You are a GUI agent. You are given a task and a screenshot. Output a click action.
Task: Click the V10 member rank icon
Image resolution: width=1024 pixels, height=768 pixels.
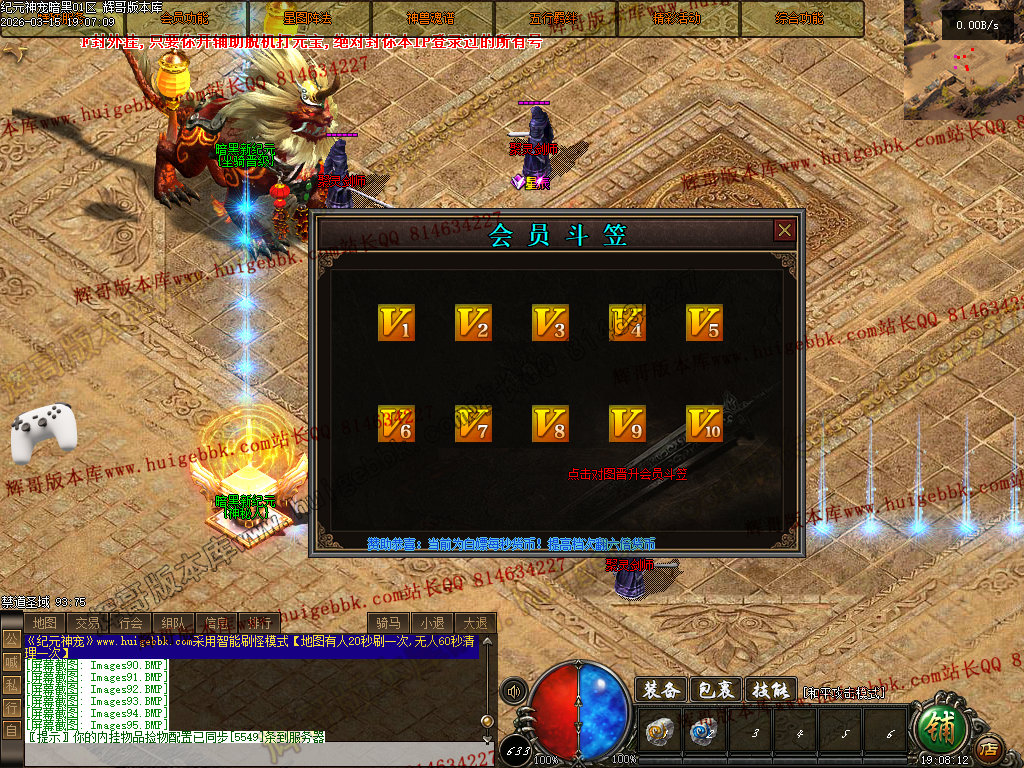click(704, 424)
